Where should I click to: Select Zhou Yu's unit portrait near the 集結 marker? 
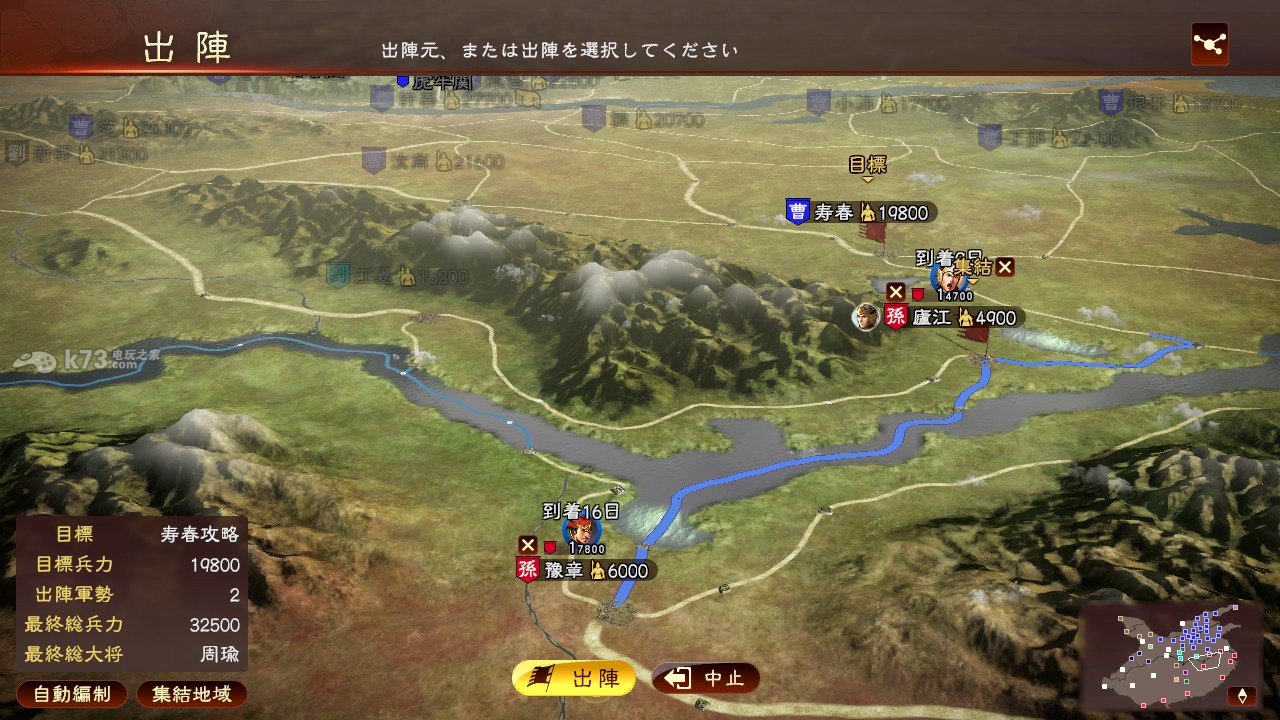click(946, 279)
